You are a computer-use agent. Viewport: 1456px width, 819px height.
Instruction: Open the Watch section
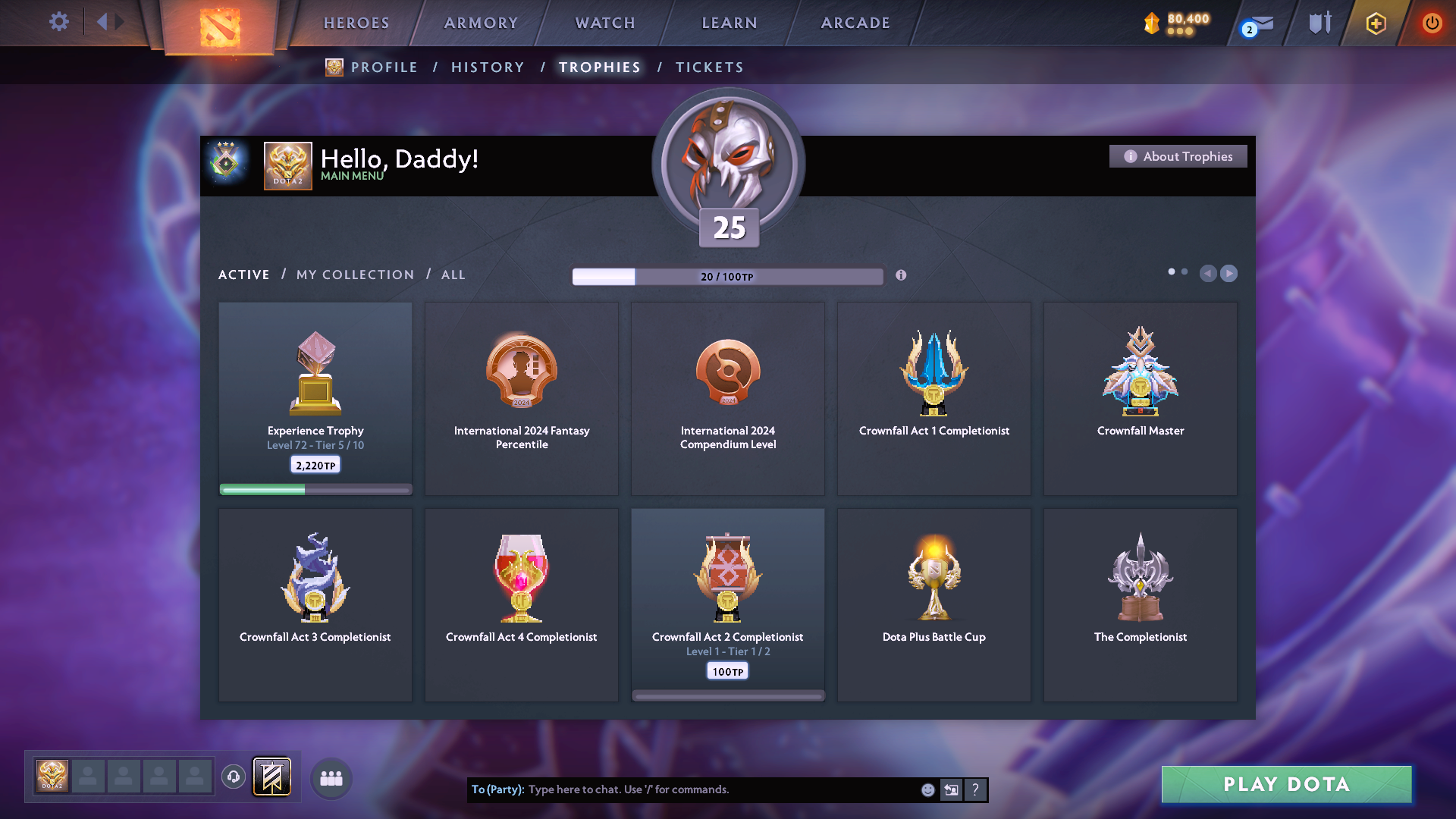tap(605, 23)
